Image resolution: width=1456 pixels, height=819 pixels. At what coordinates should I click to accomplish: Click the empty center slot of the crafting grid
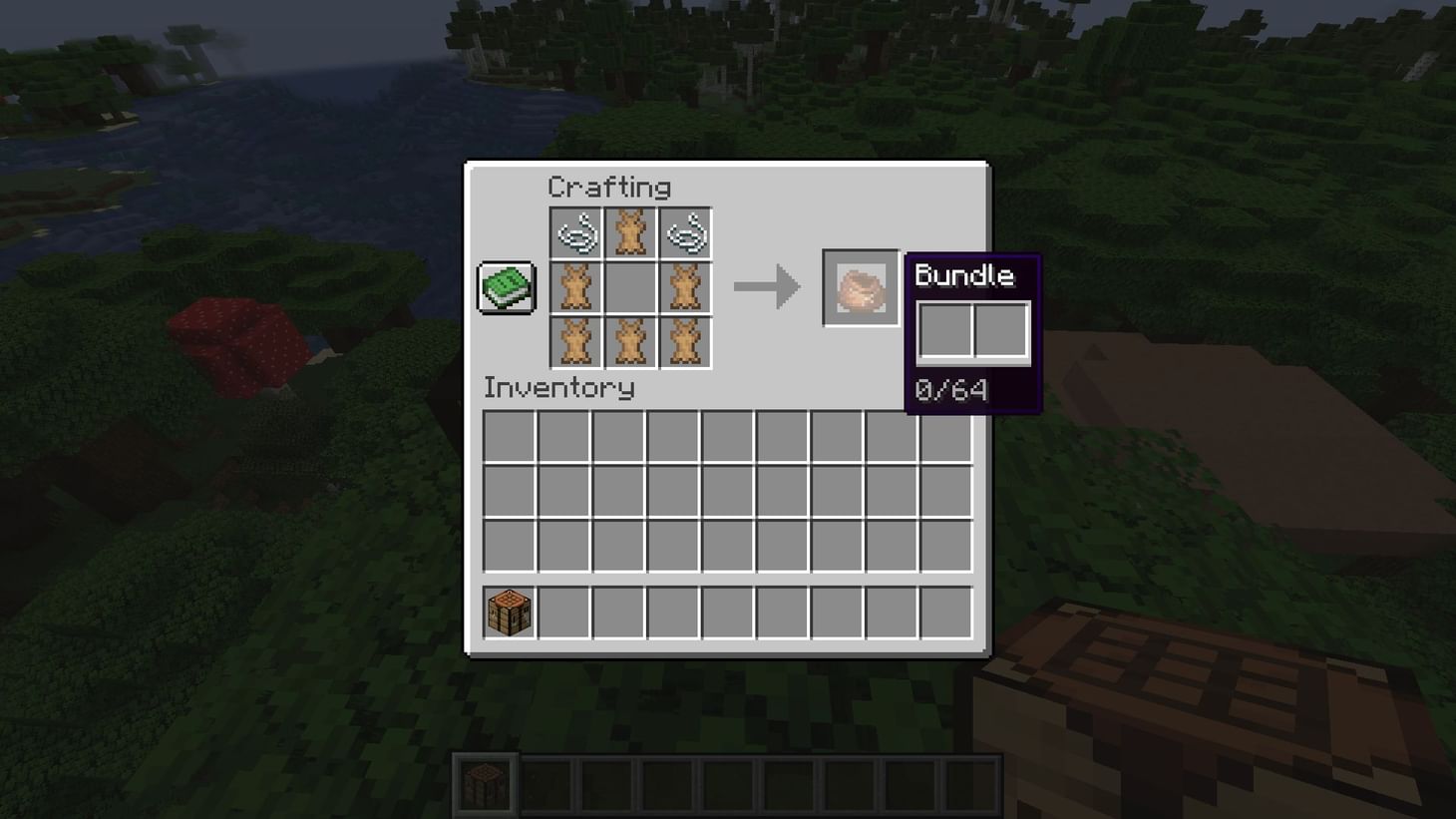[x=631, y=287]
